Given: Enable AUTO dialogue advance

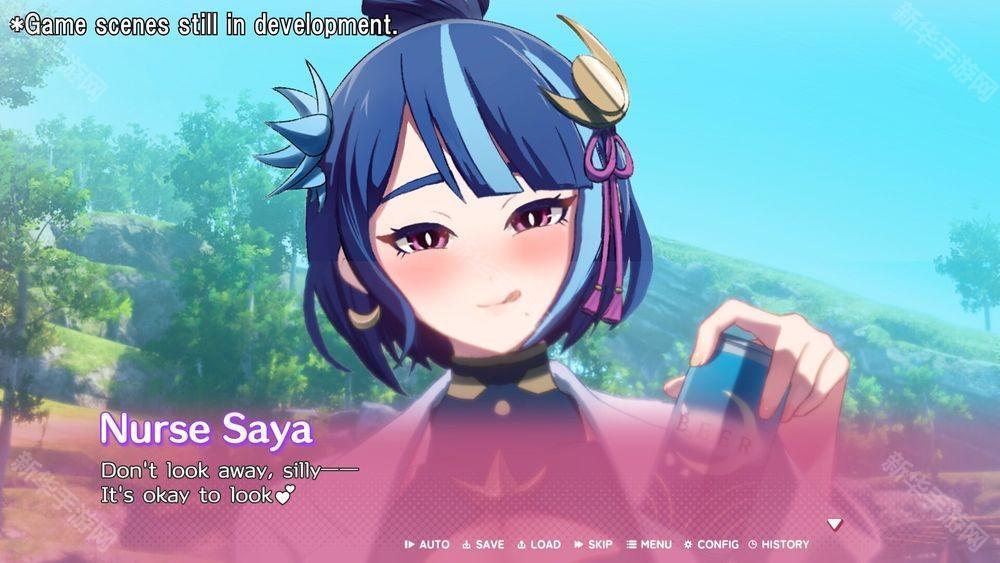Looking at the screenshot, I should [x=428, y=544].
